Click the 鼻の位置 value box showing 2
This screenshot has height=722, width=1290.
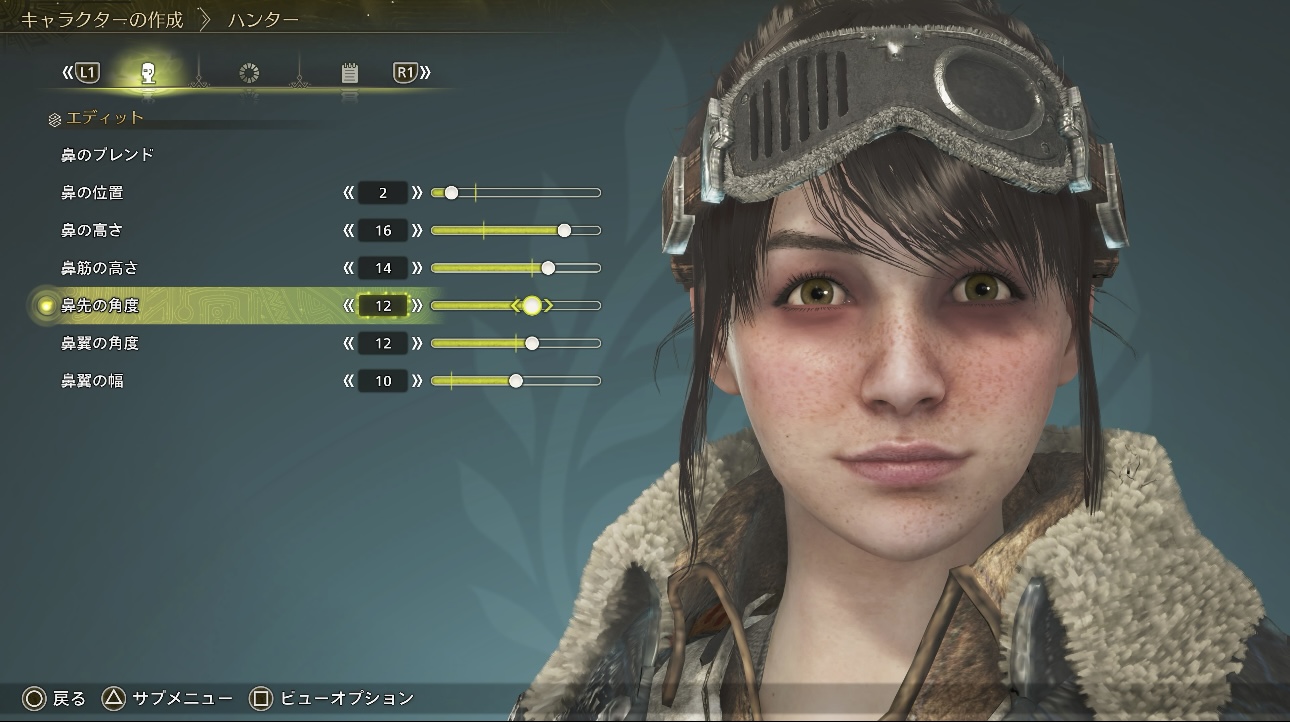(x=383, y=193)
